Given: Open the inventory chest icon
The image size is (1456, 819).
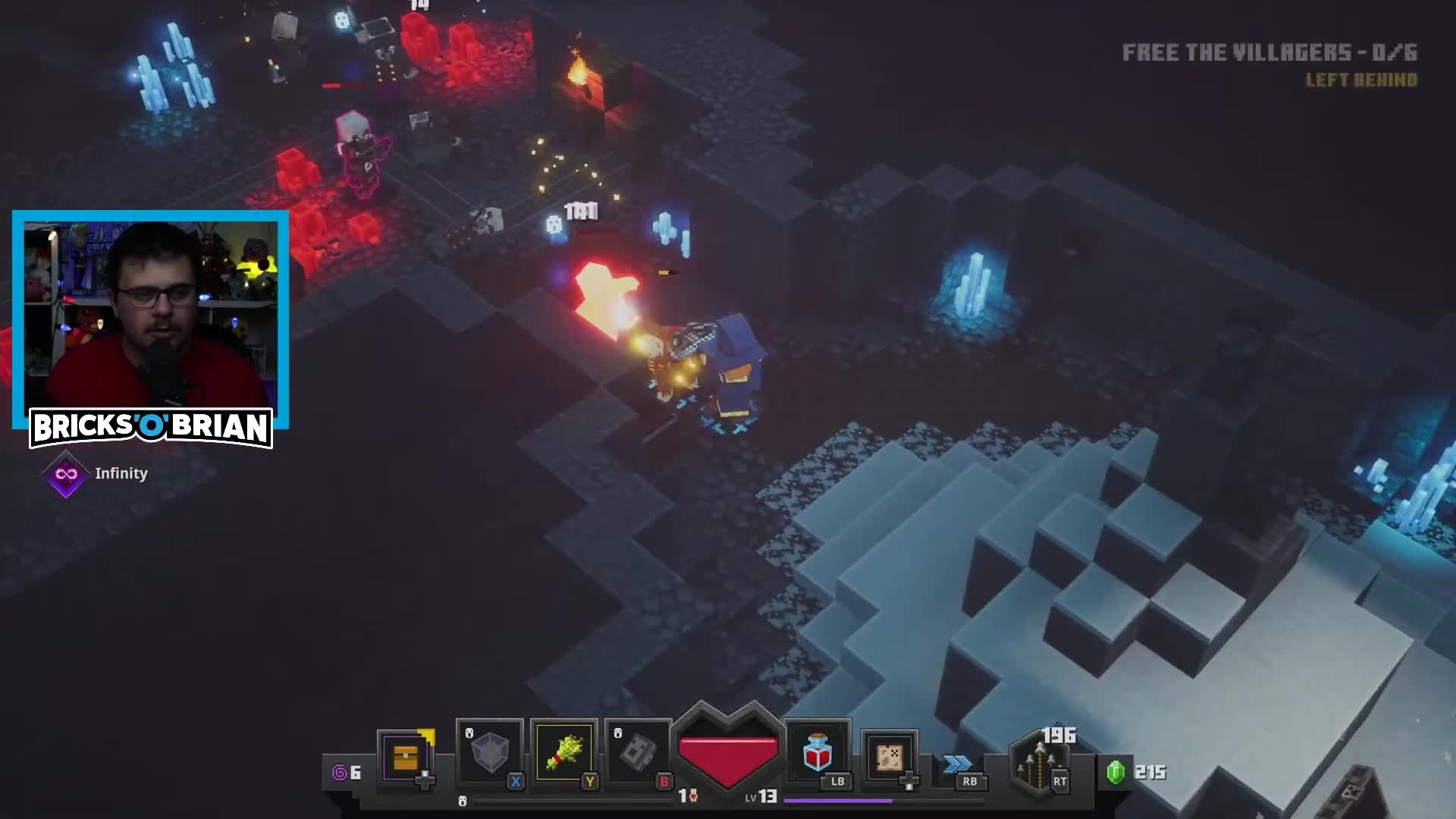Looking at the screenshot, I should (x=404, y=758).
